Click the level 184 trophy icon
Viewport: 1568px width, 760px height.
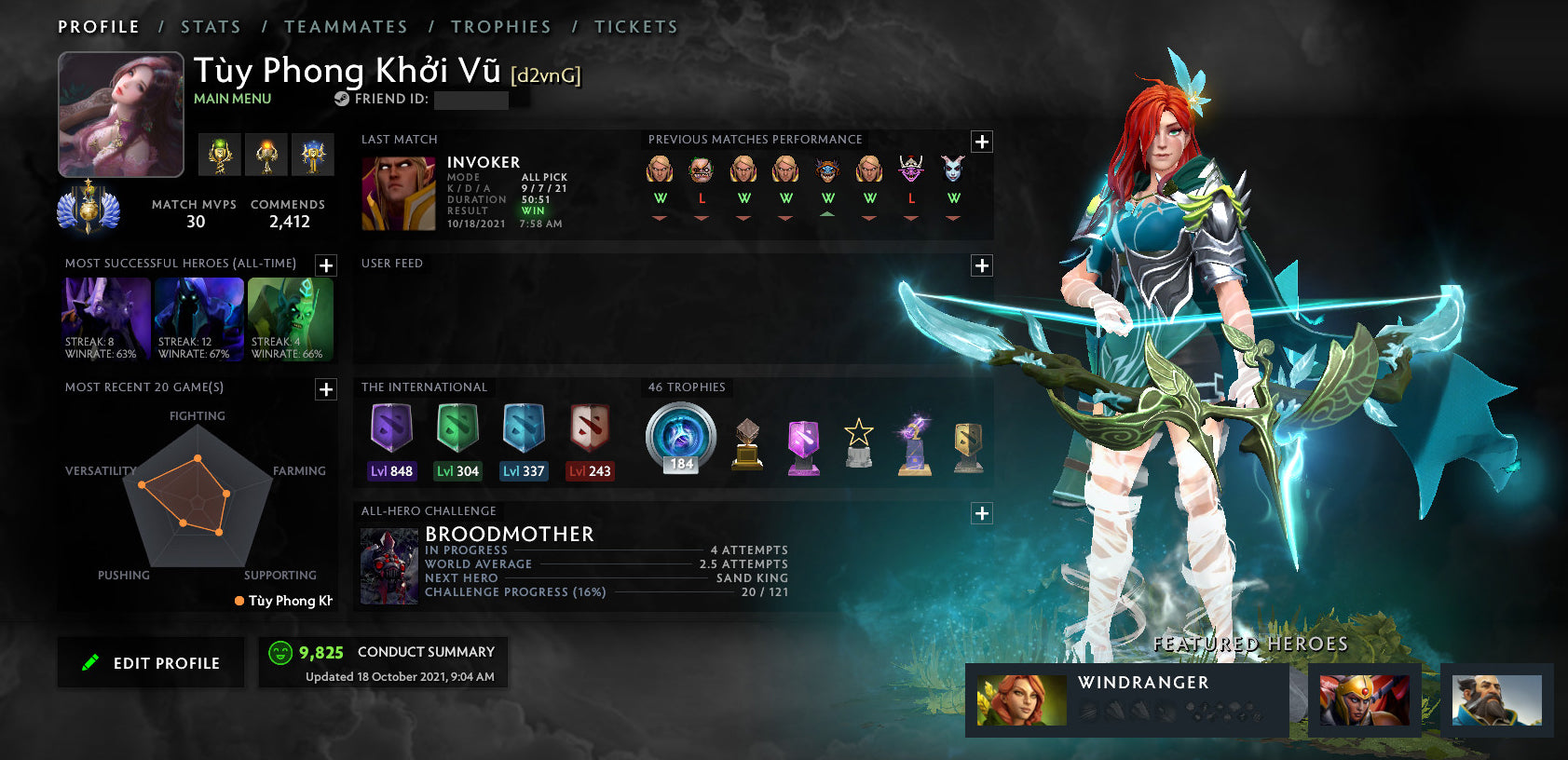(x=680, y=438)
